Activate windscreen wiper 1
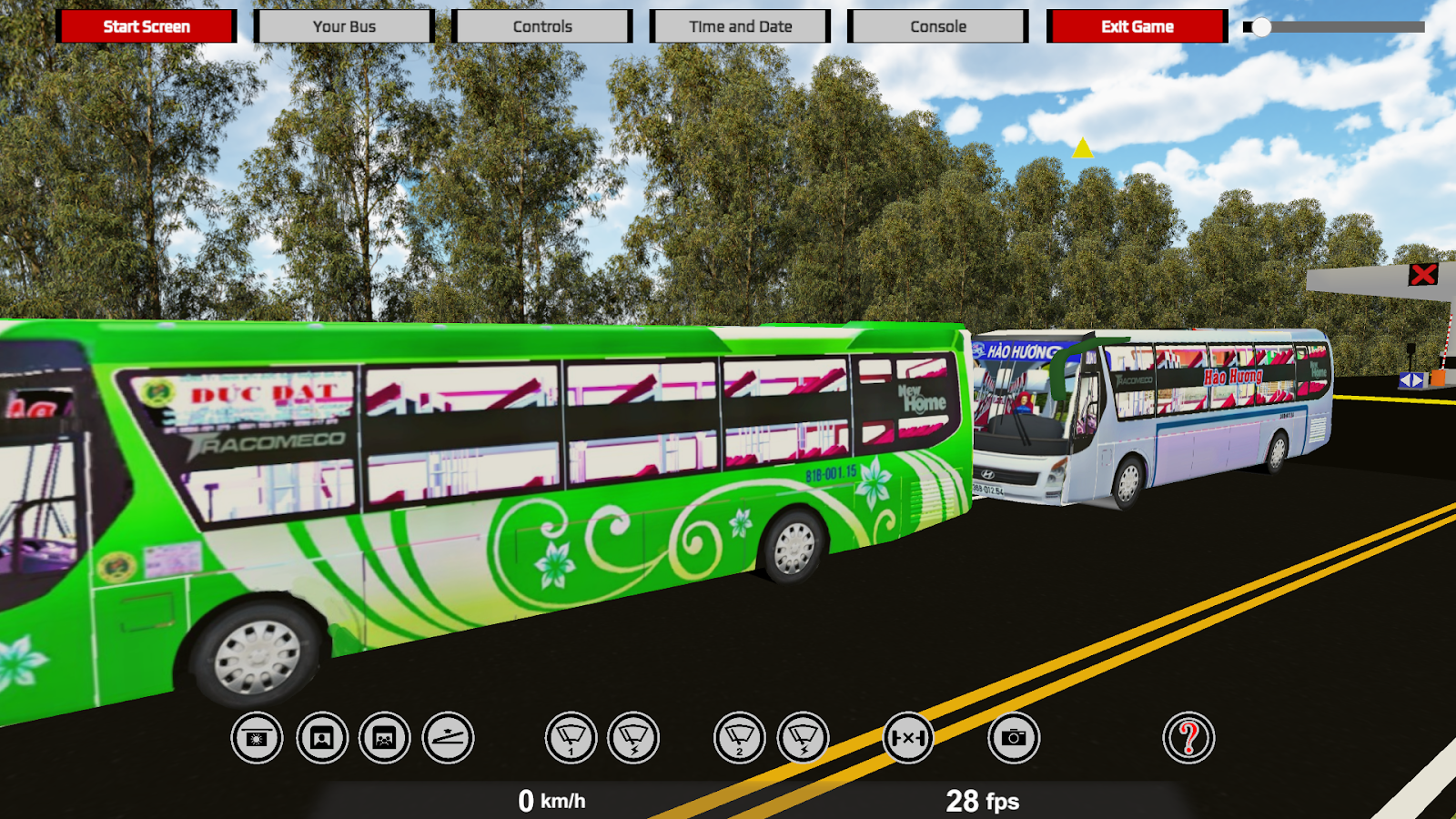Screen dimensions: 1456x819 (x=572, y=738)
